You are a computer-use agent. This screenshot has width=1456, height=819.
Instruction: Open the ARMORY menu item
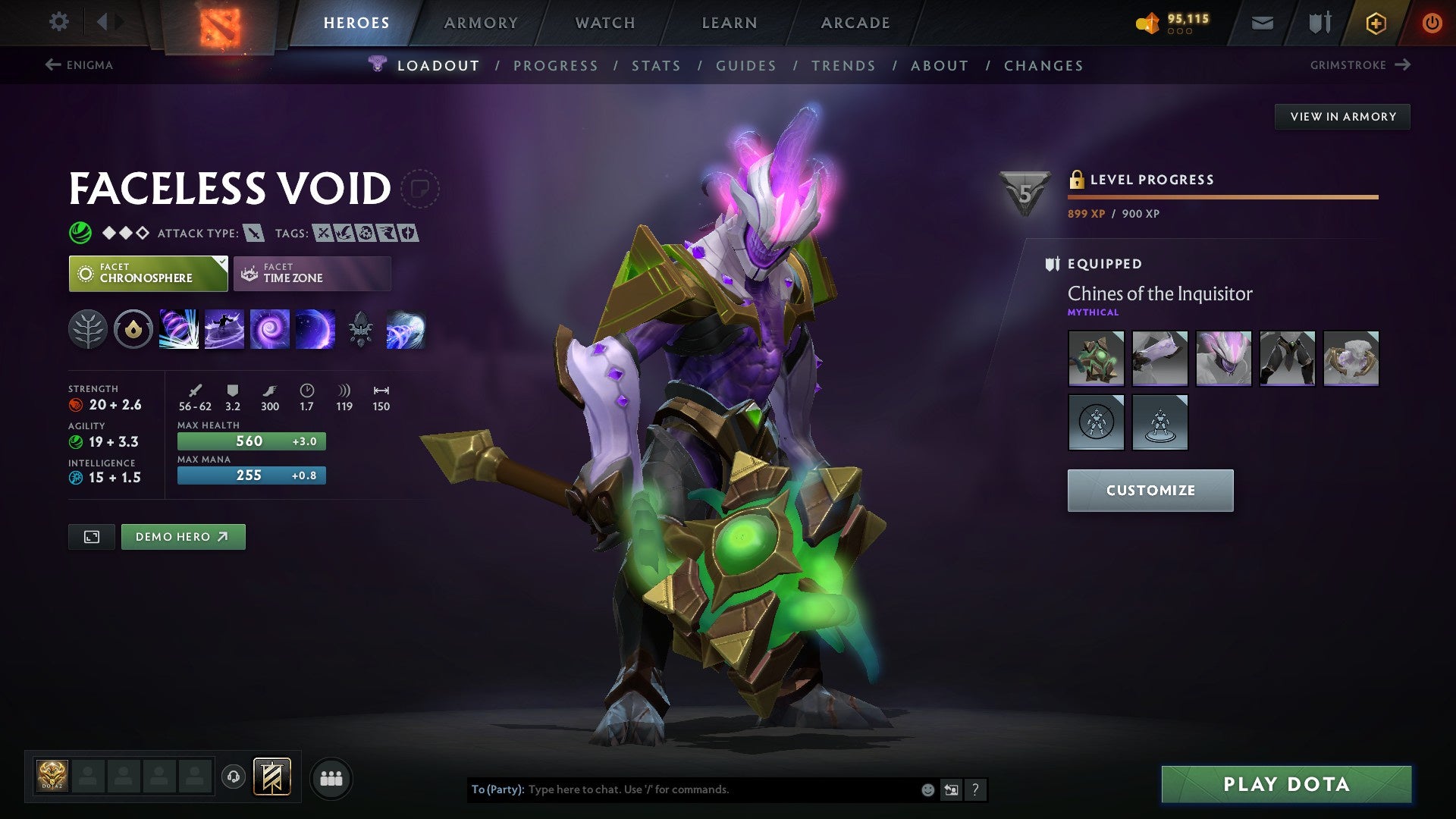(482, 23)
